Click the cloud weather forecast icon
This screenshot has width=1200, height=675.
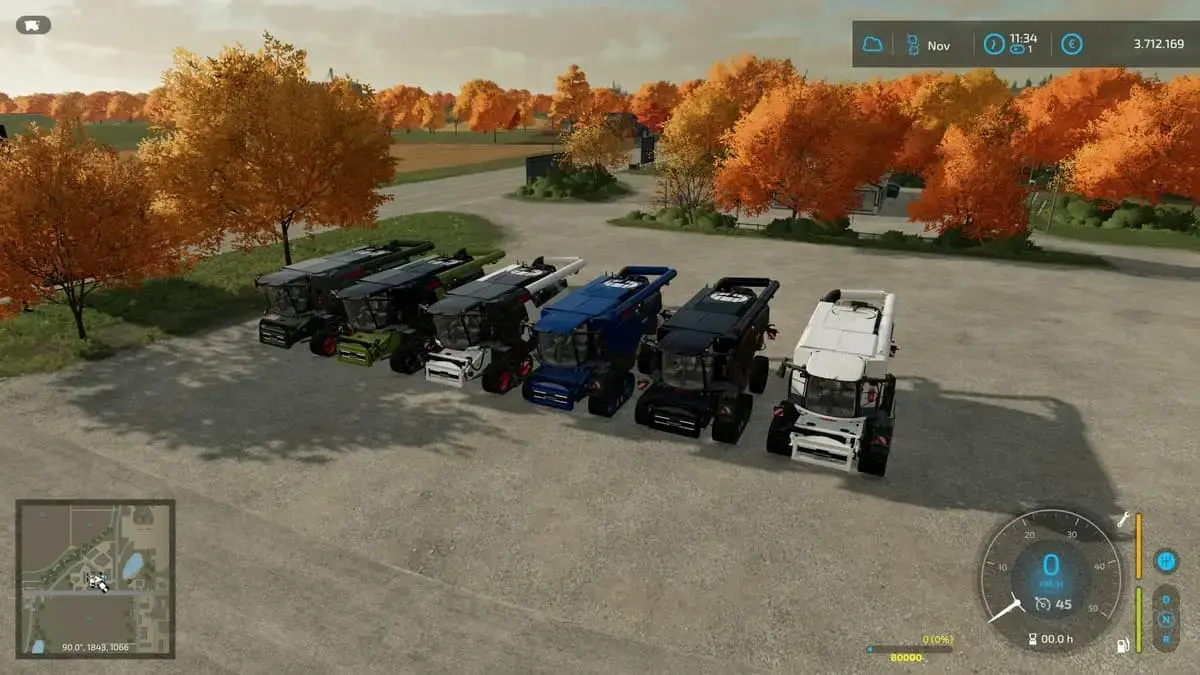coord(872,45)
